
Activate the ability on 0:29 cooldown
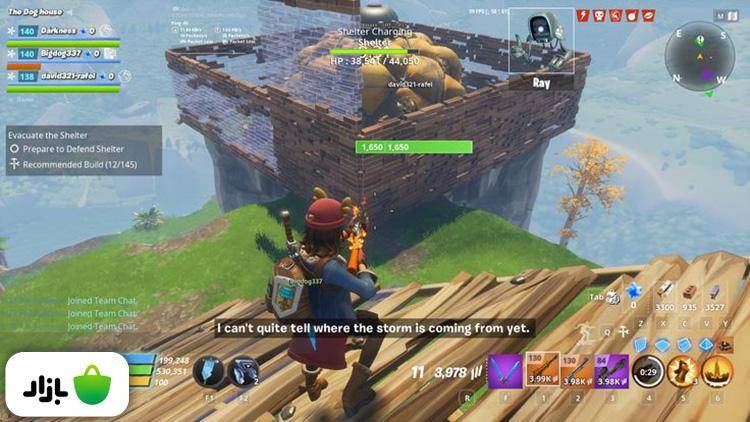point(648,371)
